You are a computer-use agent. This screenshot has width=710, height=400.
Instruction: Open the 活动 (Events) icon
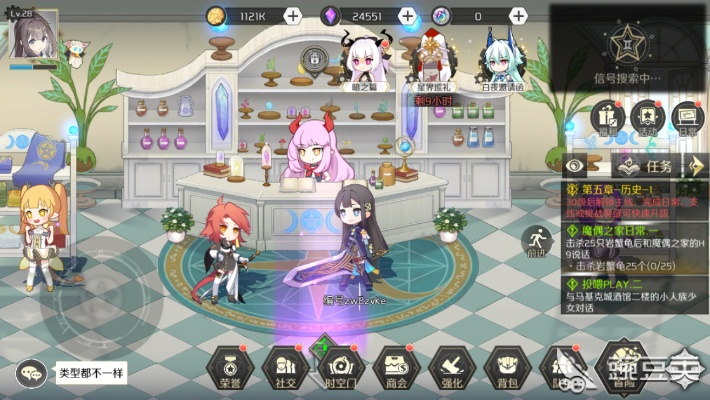pos(645,118)
